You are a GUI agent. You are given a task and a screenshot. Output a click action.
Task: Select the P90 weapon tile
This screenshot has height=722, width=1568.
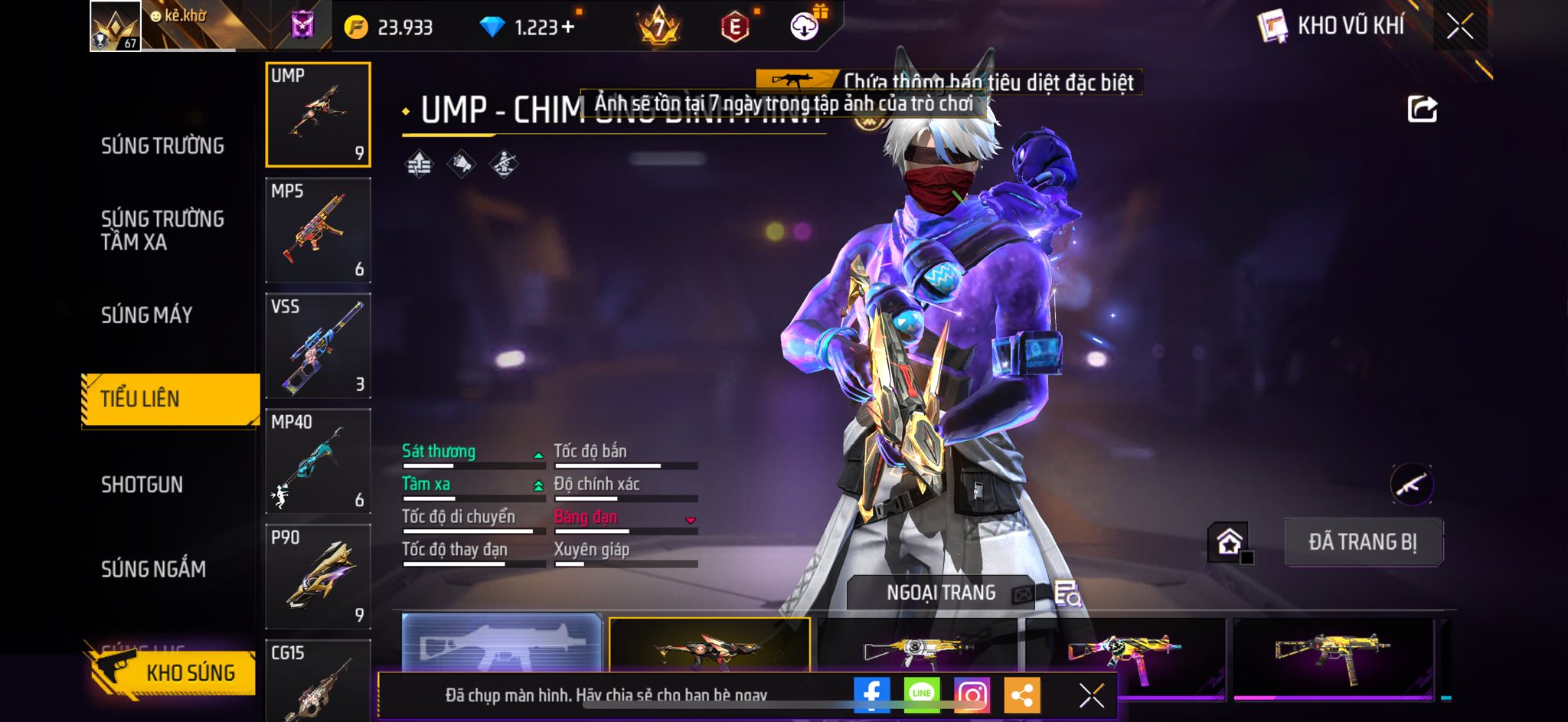[x=318, y=577]
